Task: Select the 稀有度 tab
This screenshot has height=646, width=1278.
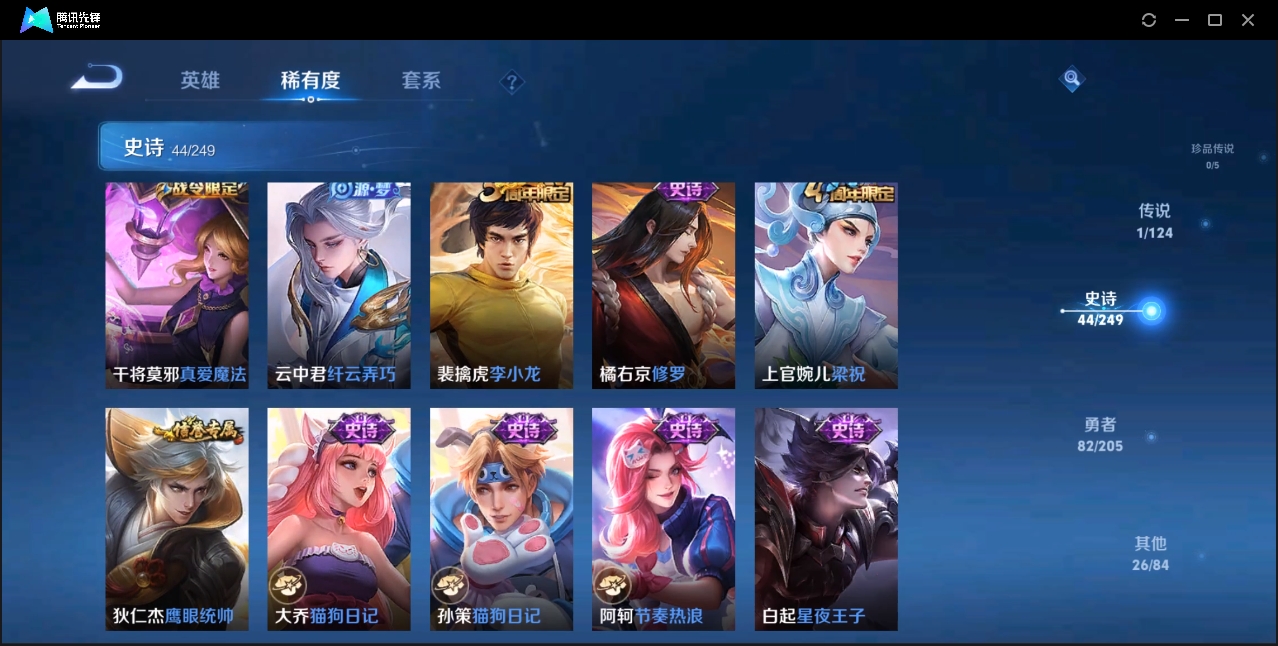Action: 310,81
